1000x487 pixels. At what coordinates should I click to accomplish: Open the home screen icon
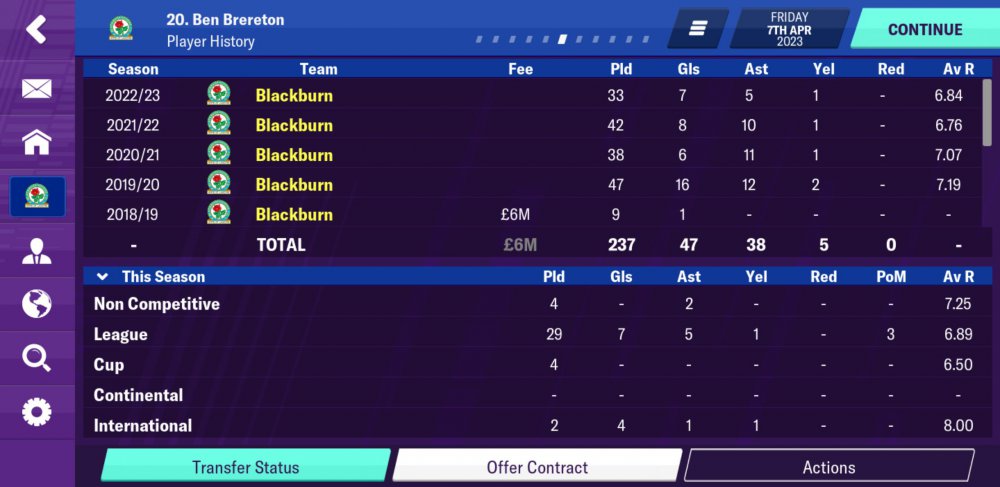pos(36,142)
